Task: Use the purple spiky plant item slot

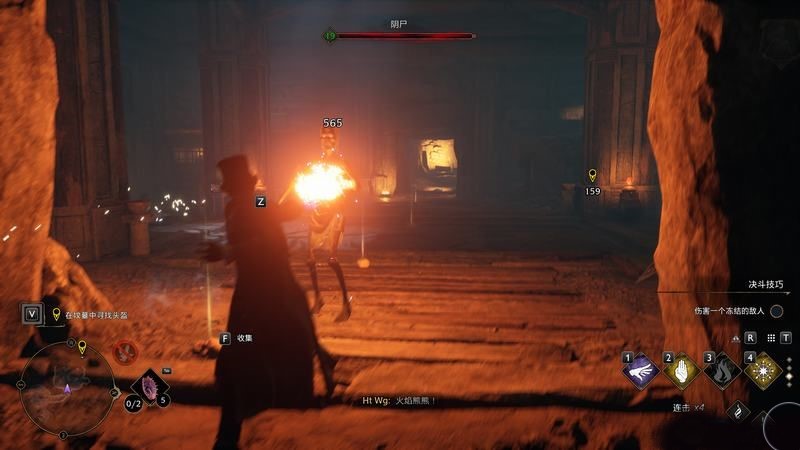Action: pyautogui.click(x=150, y=385)
